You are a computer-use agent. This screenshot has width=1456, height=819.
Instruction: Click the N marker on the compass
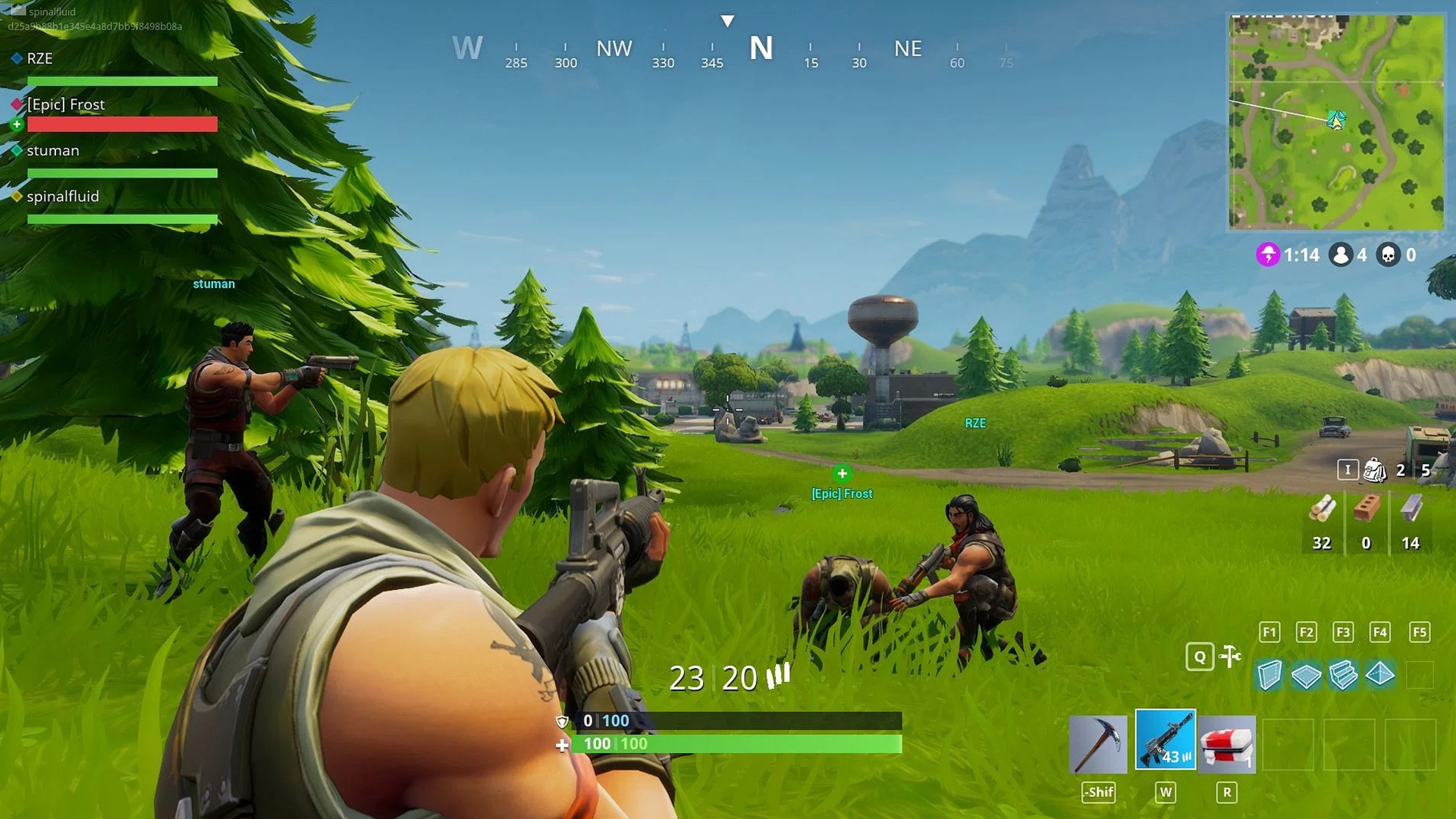(761, 47)
